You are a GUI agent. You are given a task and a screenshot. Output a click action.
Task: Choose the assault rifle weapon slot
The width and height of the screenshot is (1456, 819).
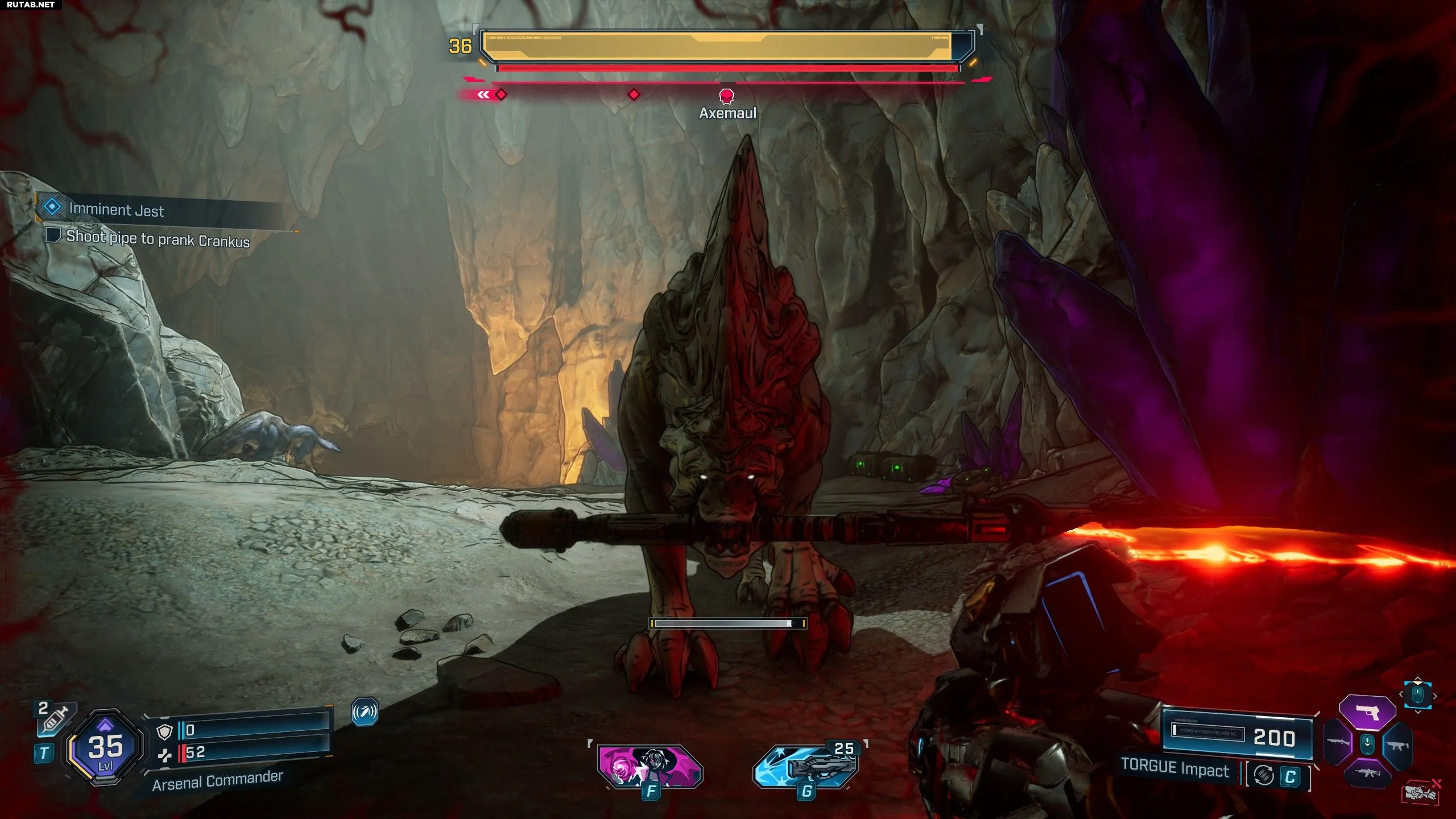tap(1368, 773)
